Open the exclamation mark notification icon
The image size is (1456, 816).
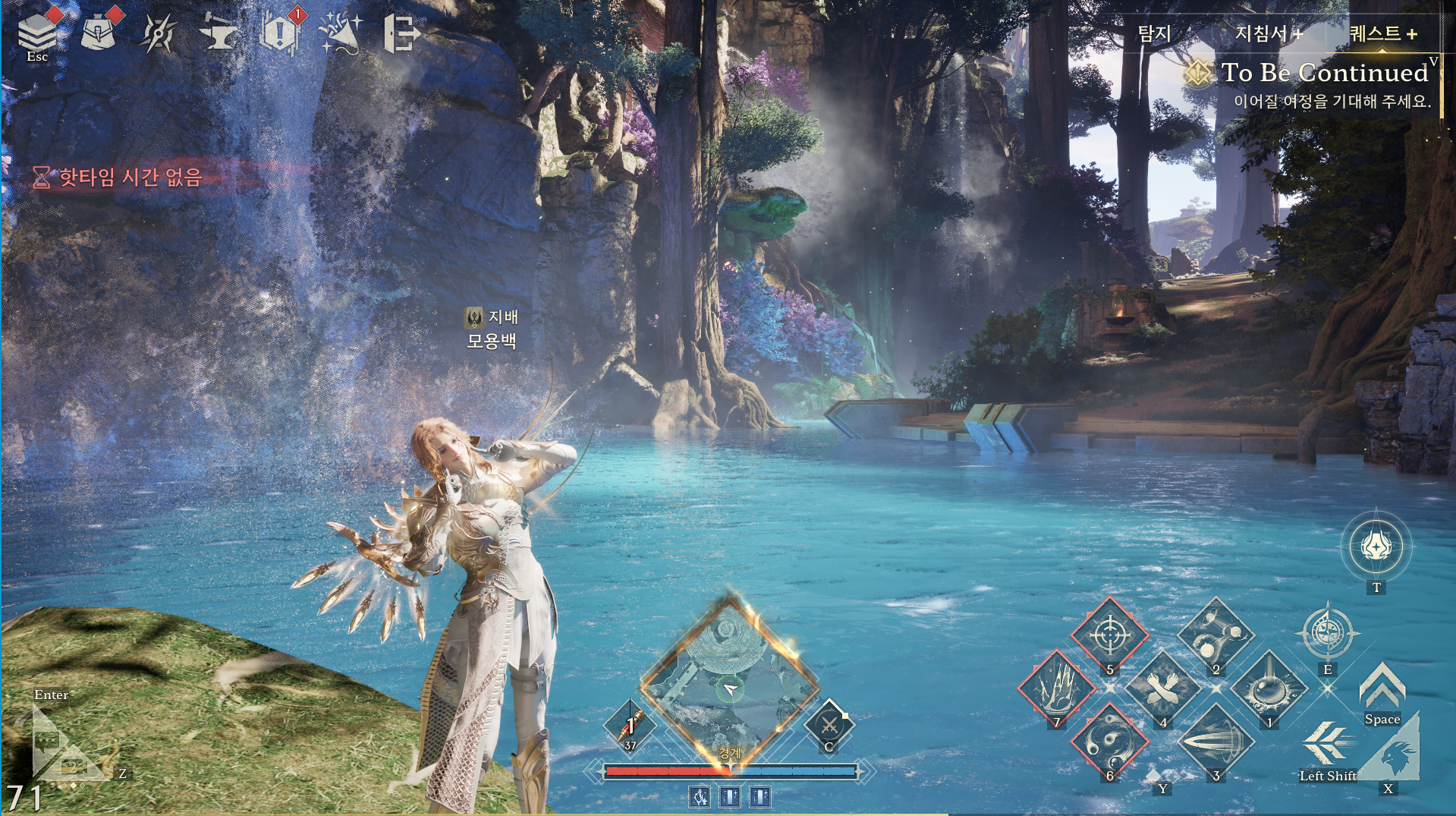[x=279, y=33]
